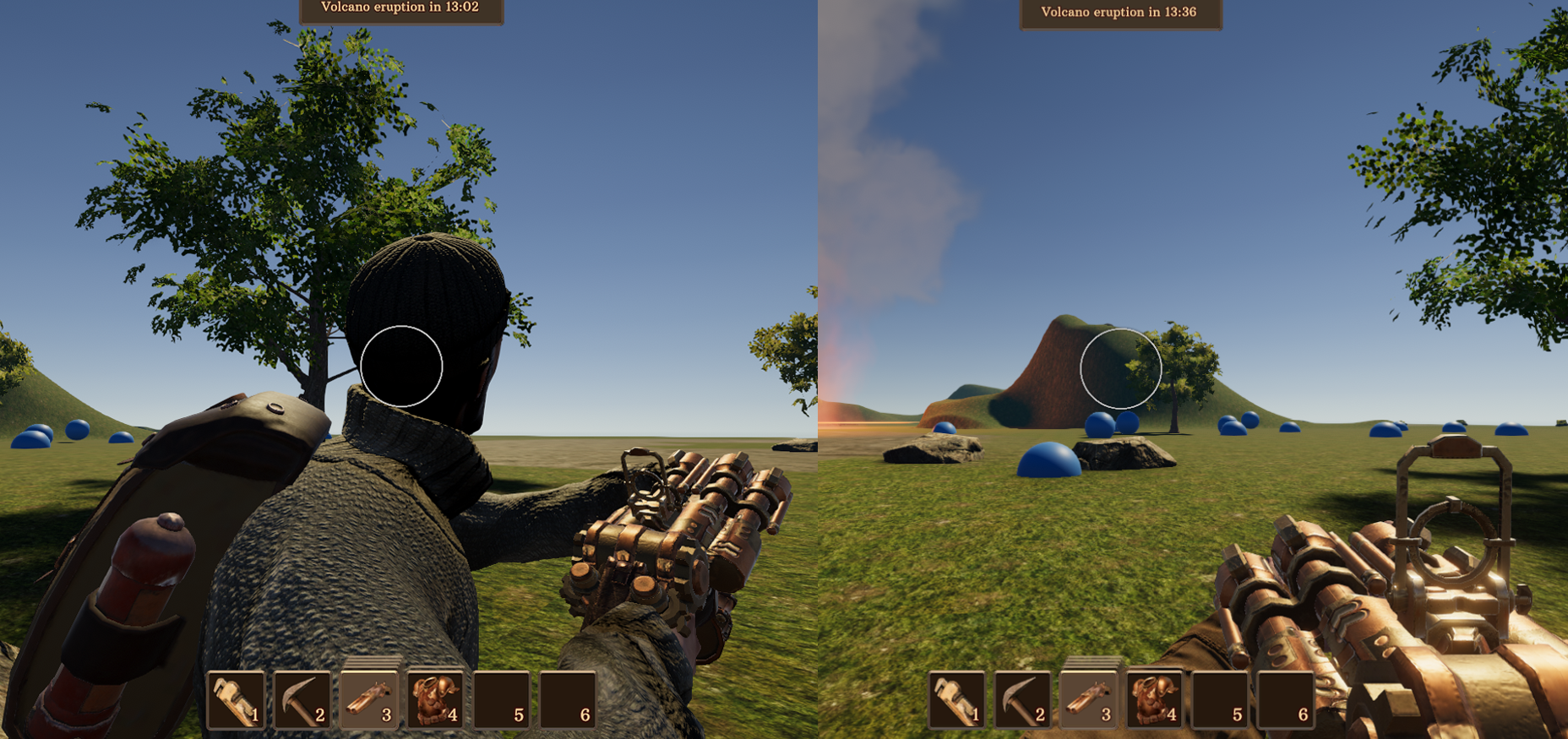Select the copper armor slot in the third-person view
This screenshot has width=1568, height=739.
tap(435, 699)
